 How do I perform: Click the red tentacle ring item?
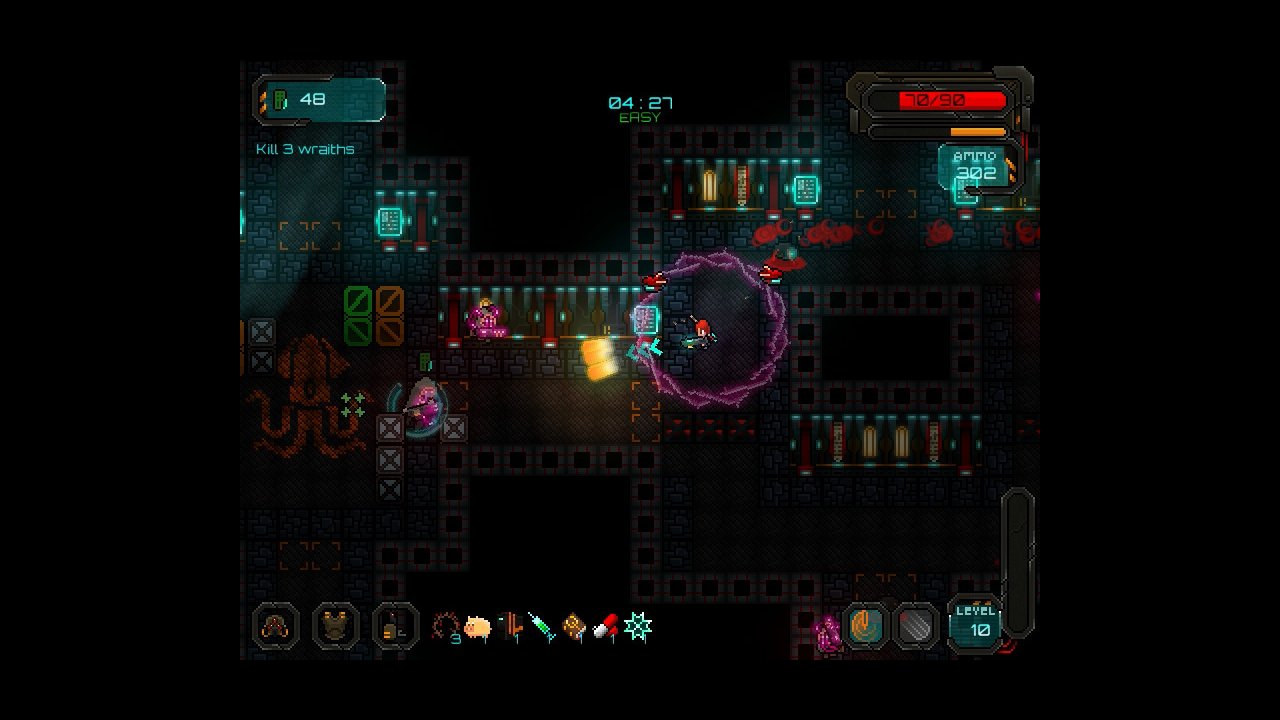[x=446, y=627]
